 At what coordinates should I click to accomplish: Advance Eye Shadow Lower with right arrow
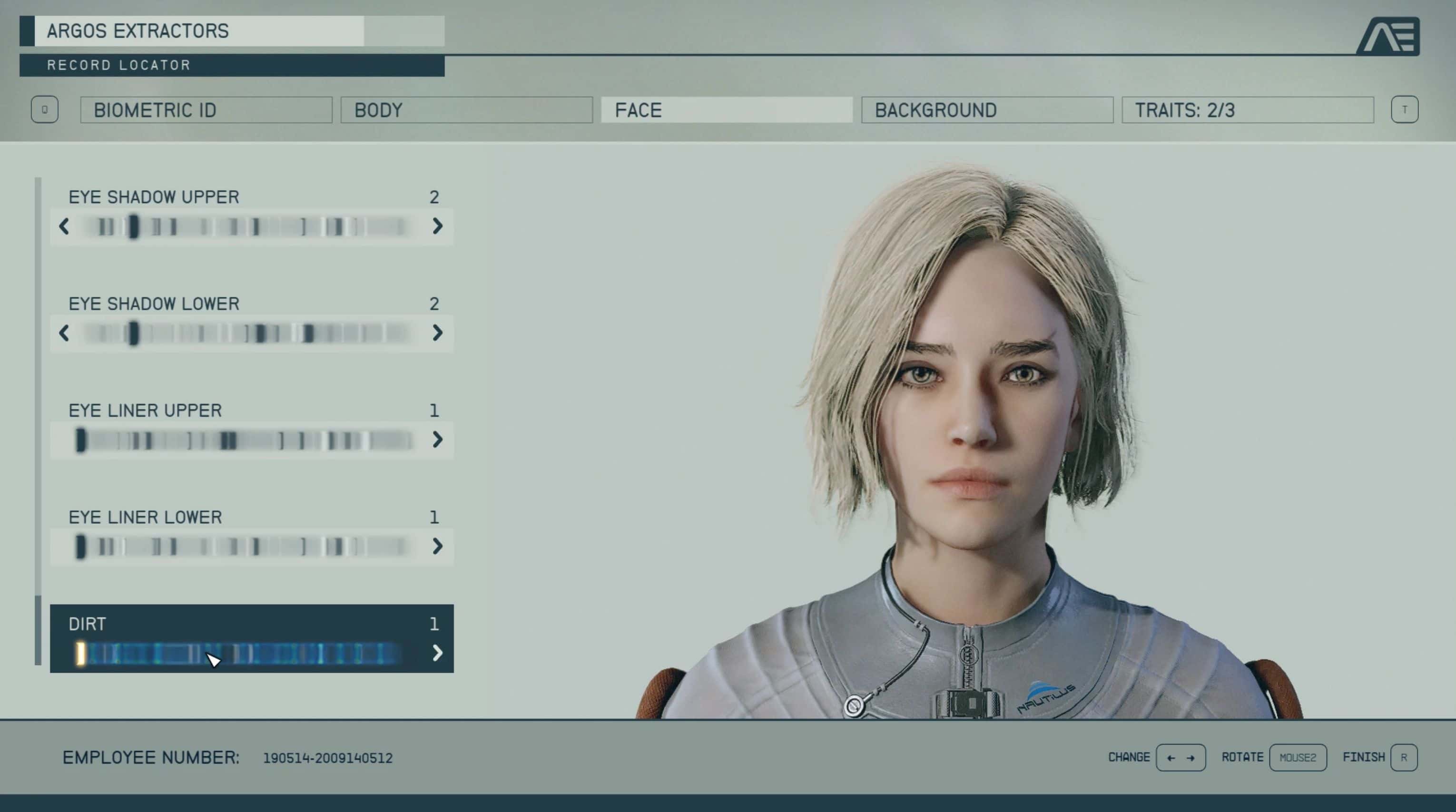point(437,333)
